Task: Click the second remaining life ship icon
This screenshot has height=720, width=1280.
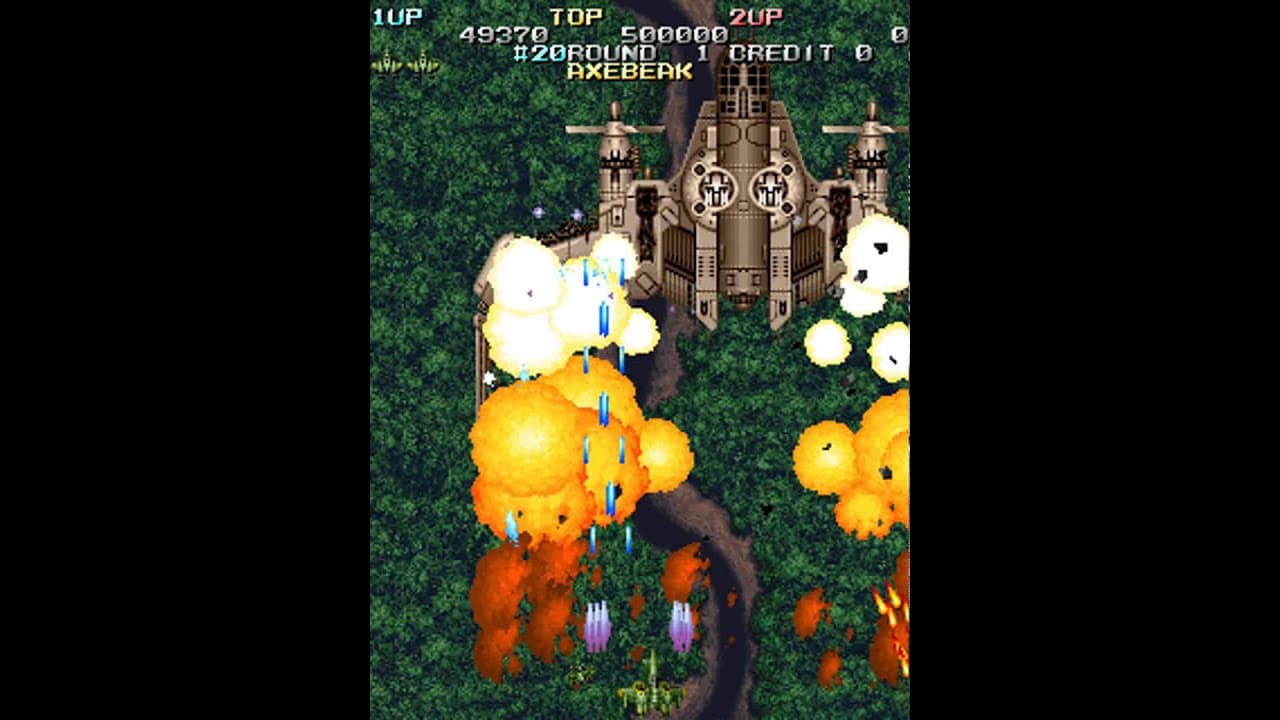Action: 424,62
